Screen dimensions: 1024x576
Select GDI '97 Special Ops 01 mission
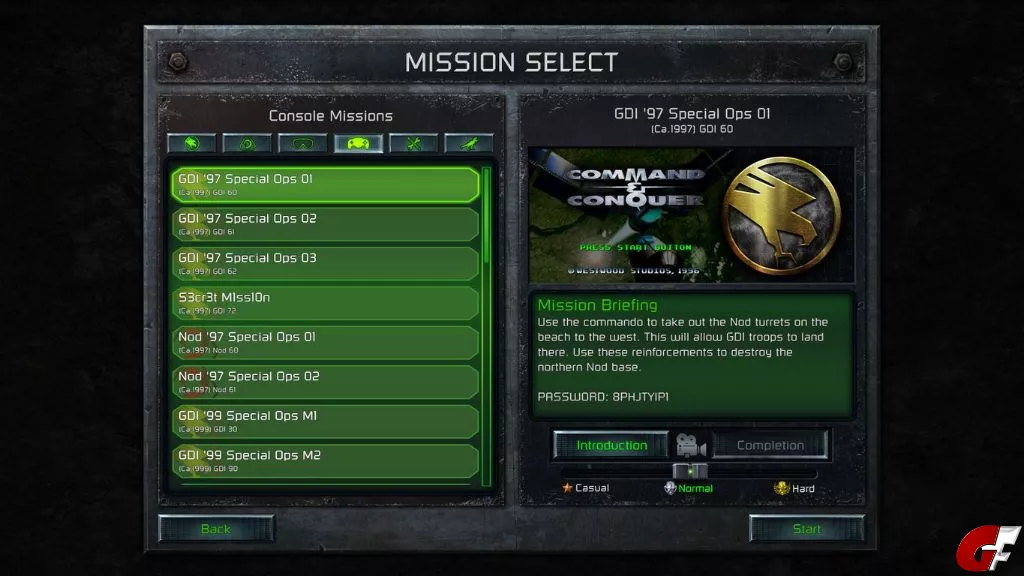point(325,184)
